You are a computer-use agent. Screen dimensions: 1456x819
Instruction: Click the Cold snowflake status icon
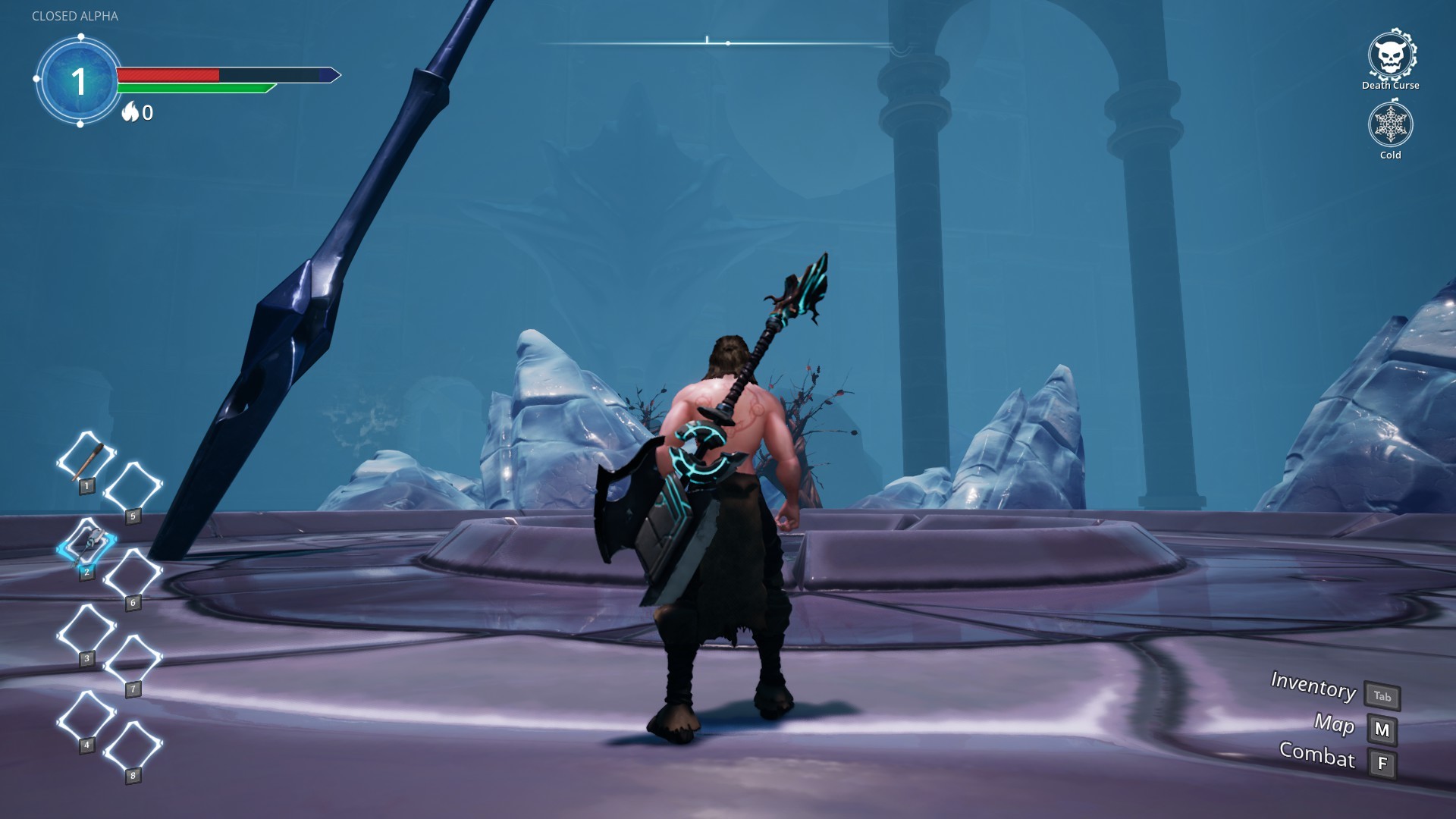point(1390,126)
